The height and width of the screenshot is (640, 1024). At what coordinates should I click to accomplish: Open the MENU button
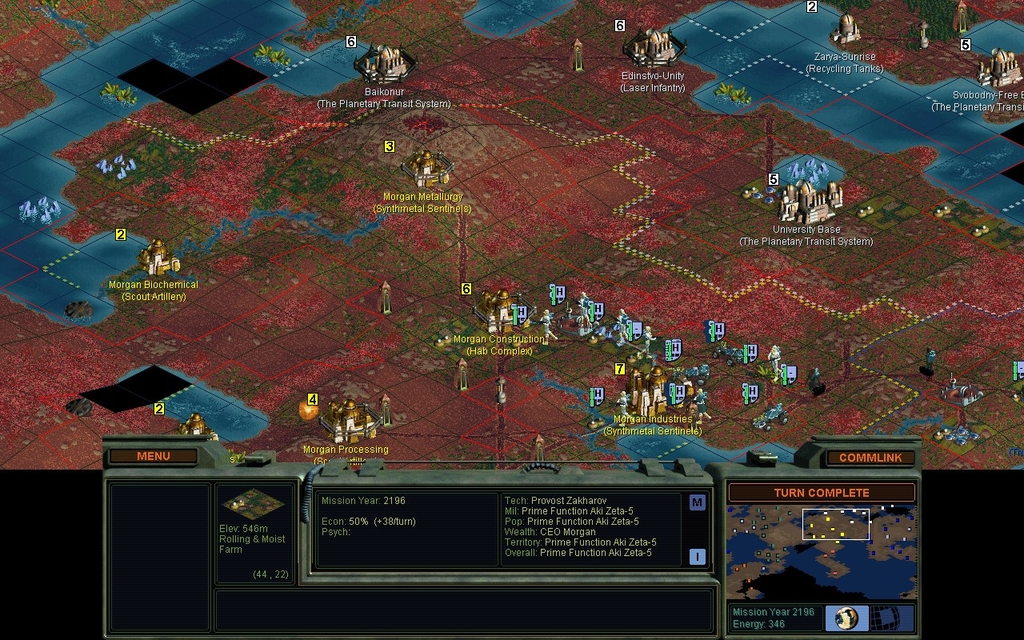153,457
